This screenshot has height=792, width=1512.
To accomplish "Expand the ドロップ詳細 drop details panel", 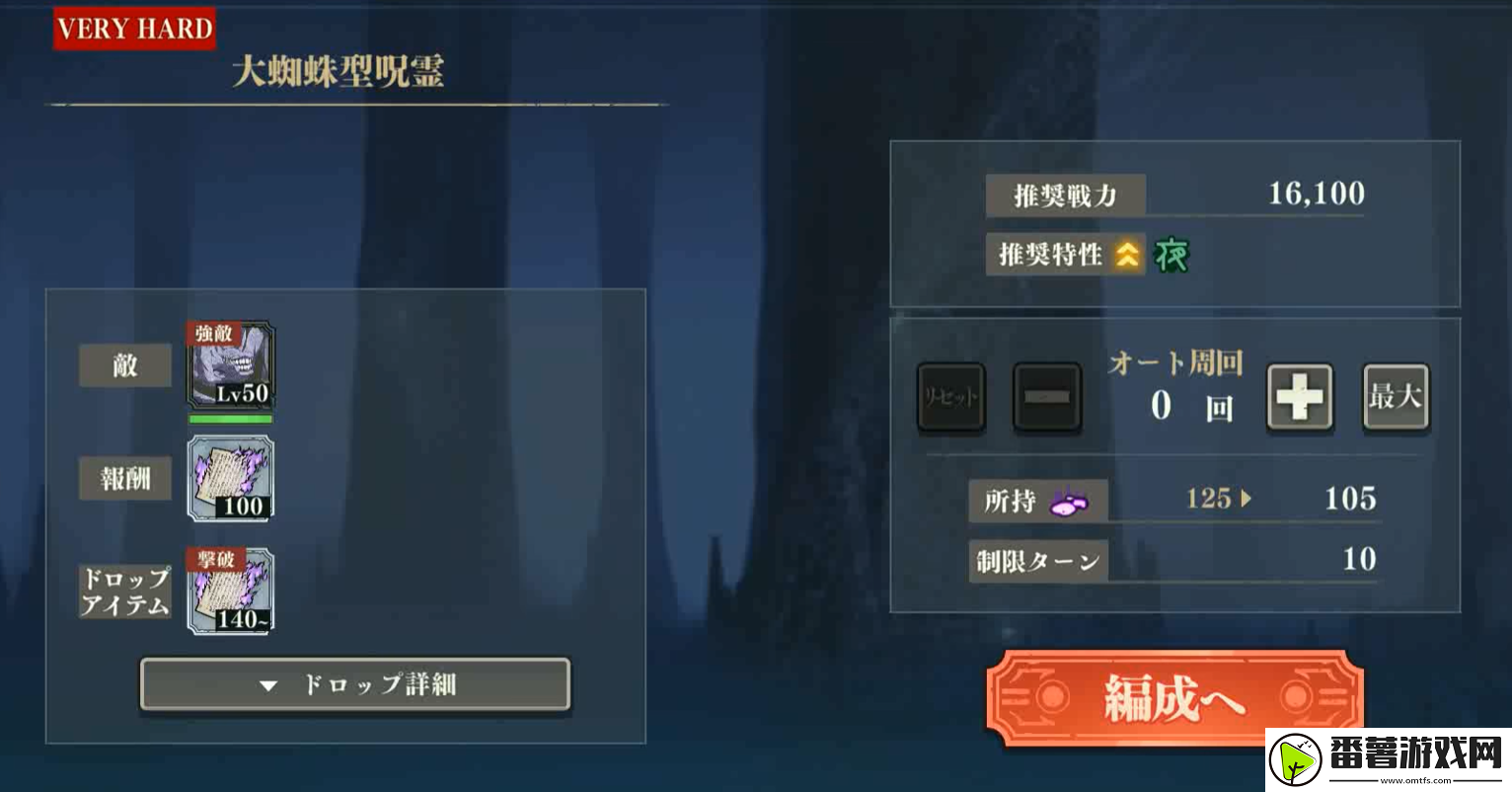I will pos(355,684).
